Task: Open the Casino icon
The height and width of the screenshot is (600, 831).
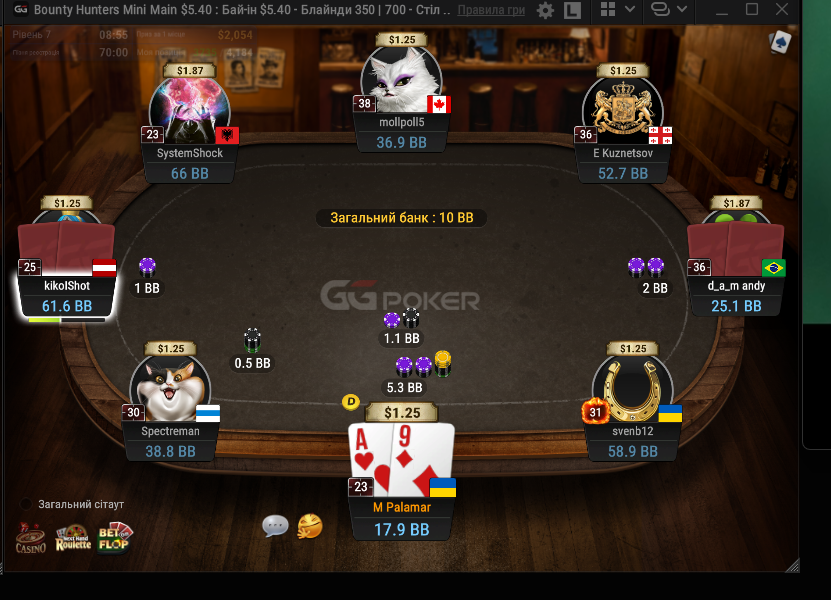Action: click(30, 538)
